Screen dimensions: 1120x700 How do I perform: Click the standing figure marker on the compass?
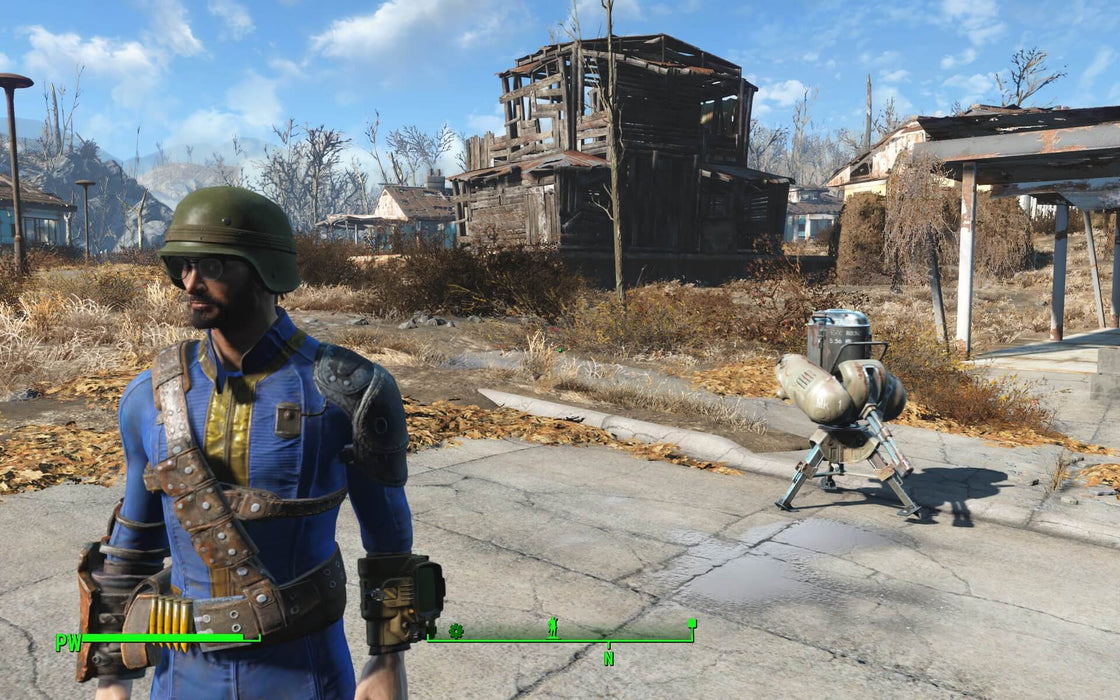pos(553,628)
